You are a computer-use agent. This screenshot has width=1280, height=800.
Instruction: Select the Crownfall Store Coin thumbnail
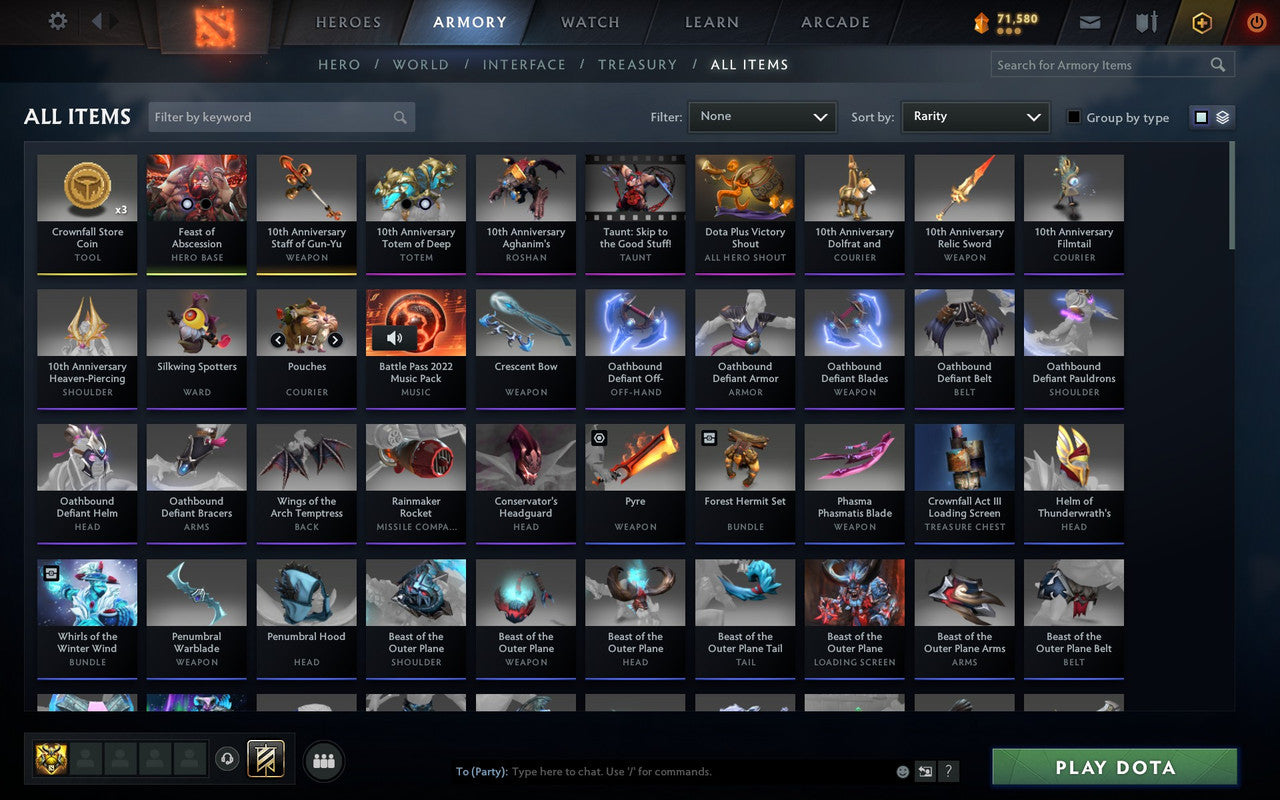pyautogui.click(x=87, y=186)
